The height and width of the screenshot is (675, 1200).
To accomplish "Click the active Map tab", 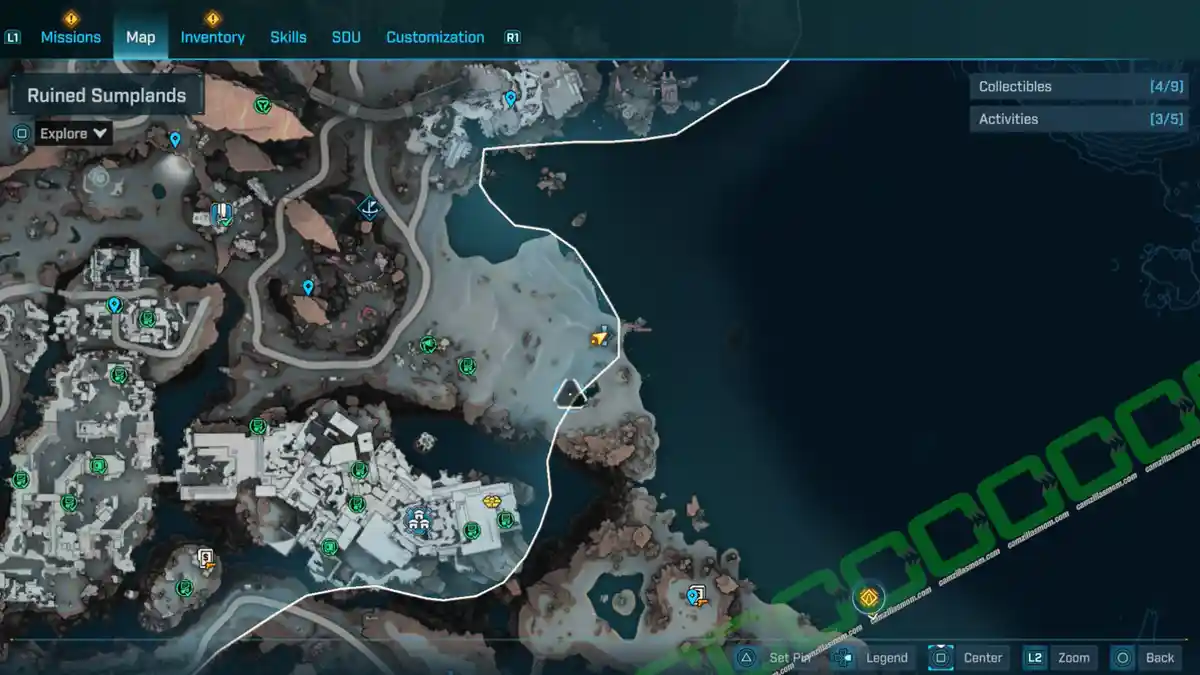I will 141,37.
